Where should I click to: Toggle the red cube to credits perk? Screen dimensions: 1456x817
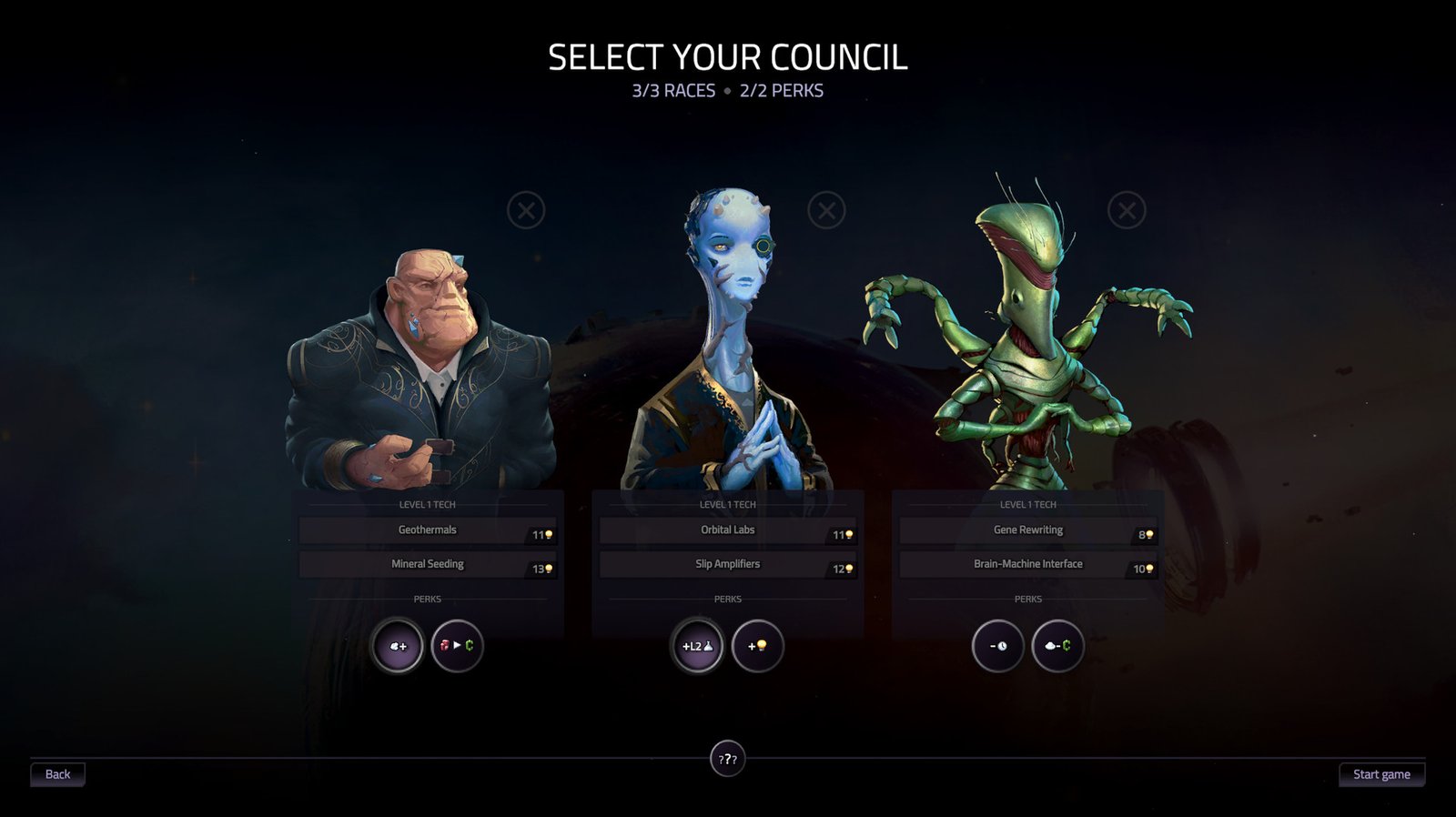(457, 646)
